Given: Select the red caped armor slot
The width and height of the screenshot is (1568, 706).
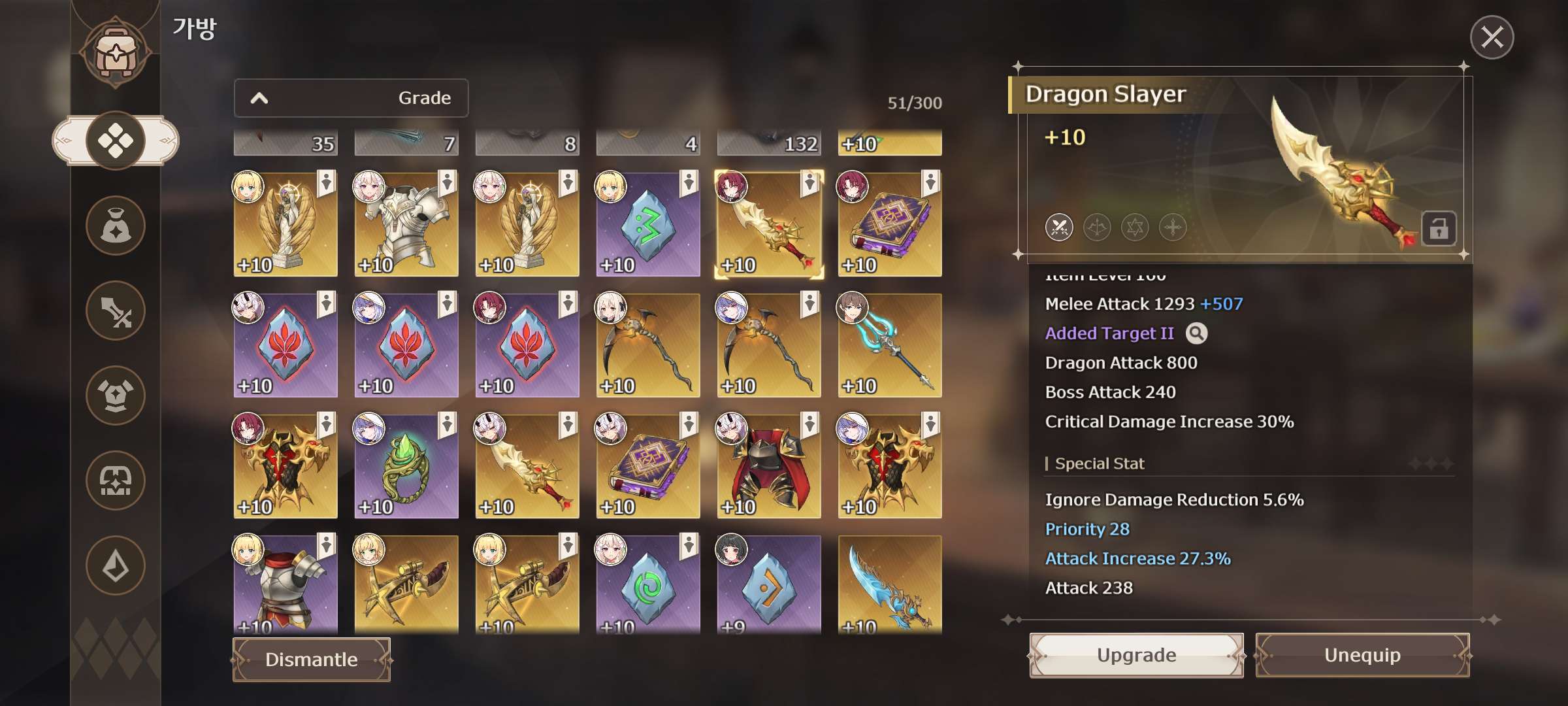Looking at the screenshot, I should [x=769, y=466].
